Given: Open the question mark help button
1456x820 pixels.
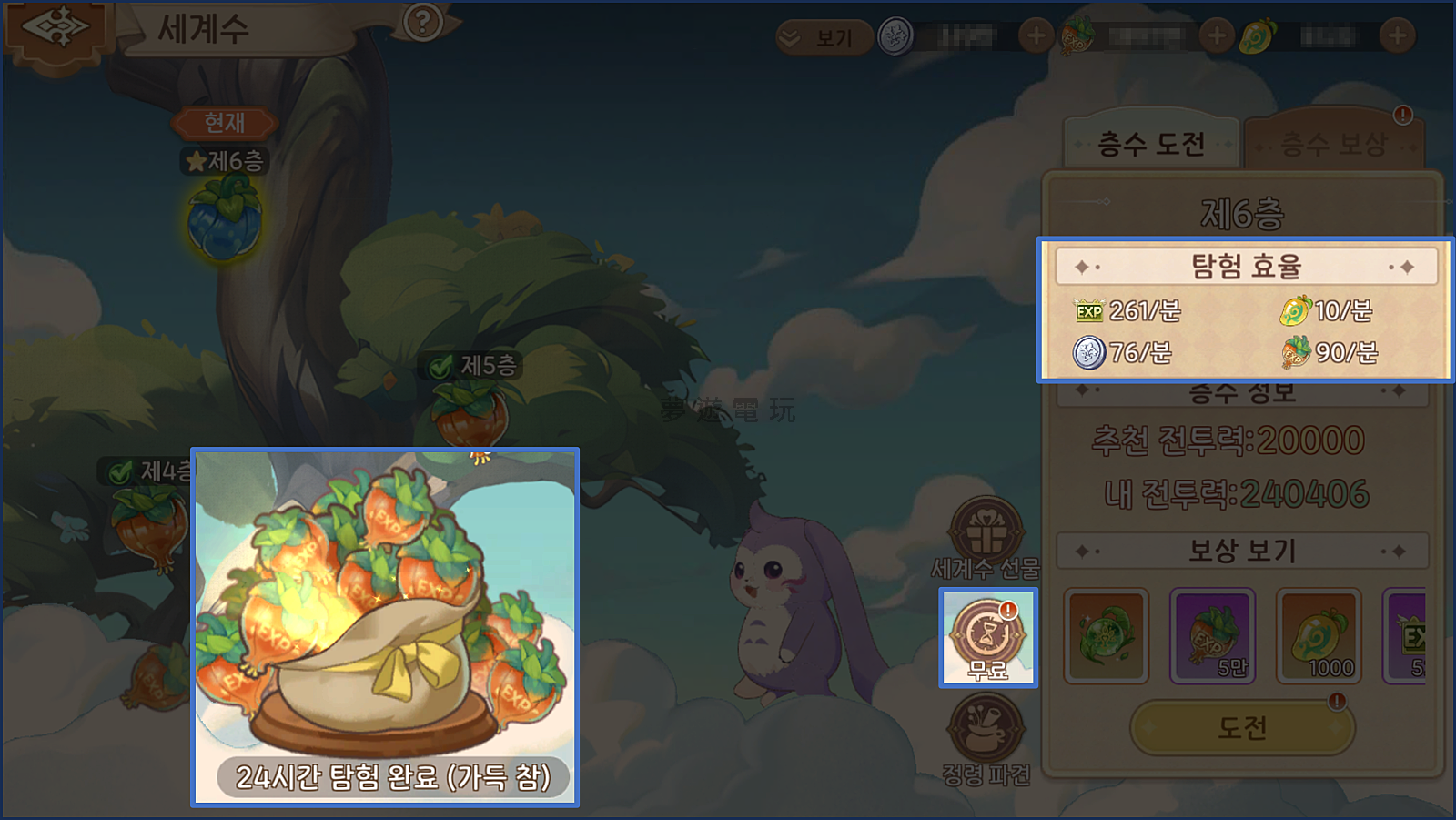Looking at the screenshot, I should point(422,22).
